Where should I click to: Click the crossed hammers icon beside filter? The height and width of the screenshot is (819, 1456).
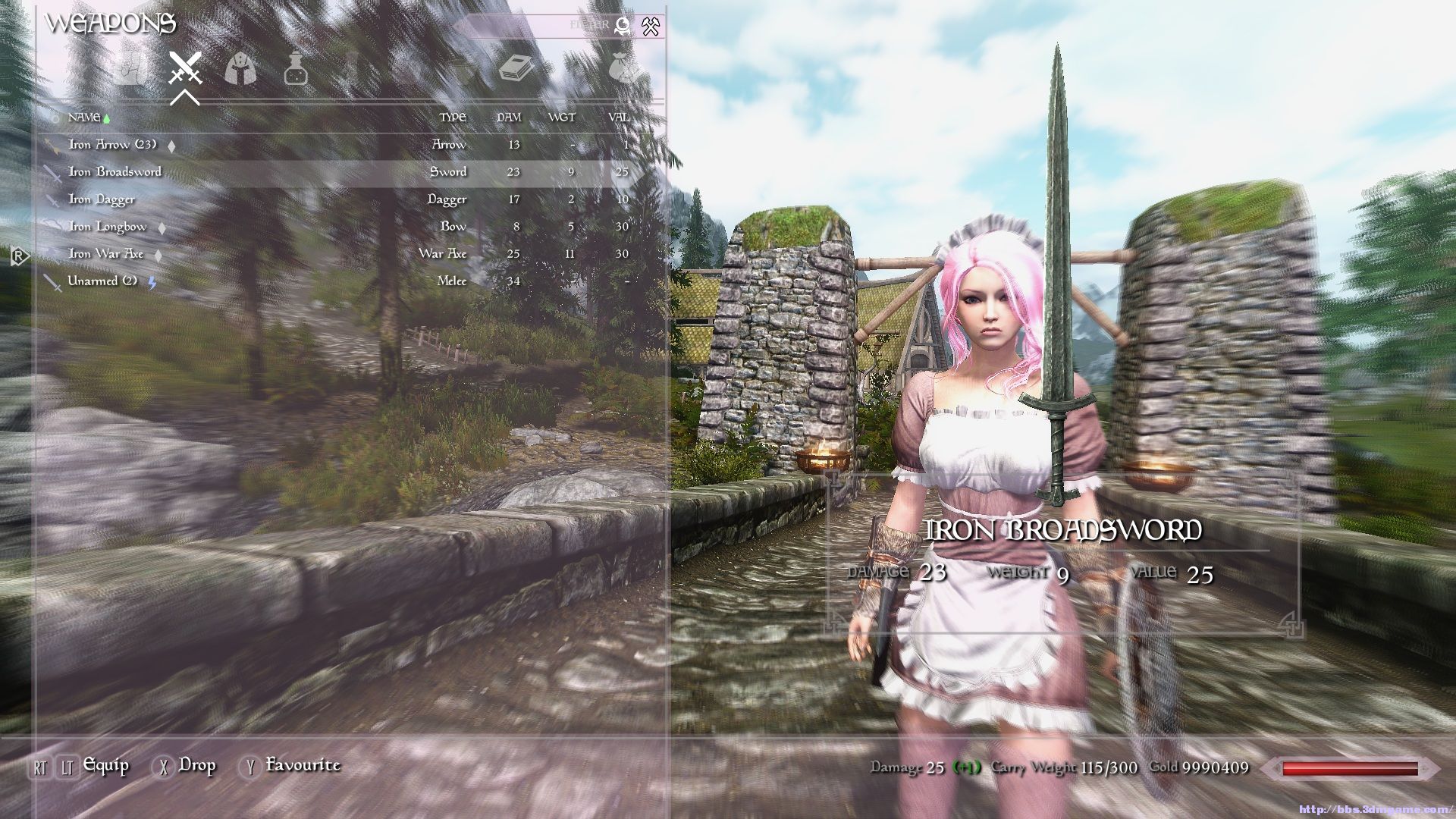pyautogui.click(x=651, y=27)
